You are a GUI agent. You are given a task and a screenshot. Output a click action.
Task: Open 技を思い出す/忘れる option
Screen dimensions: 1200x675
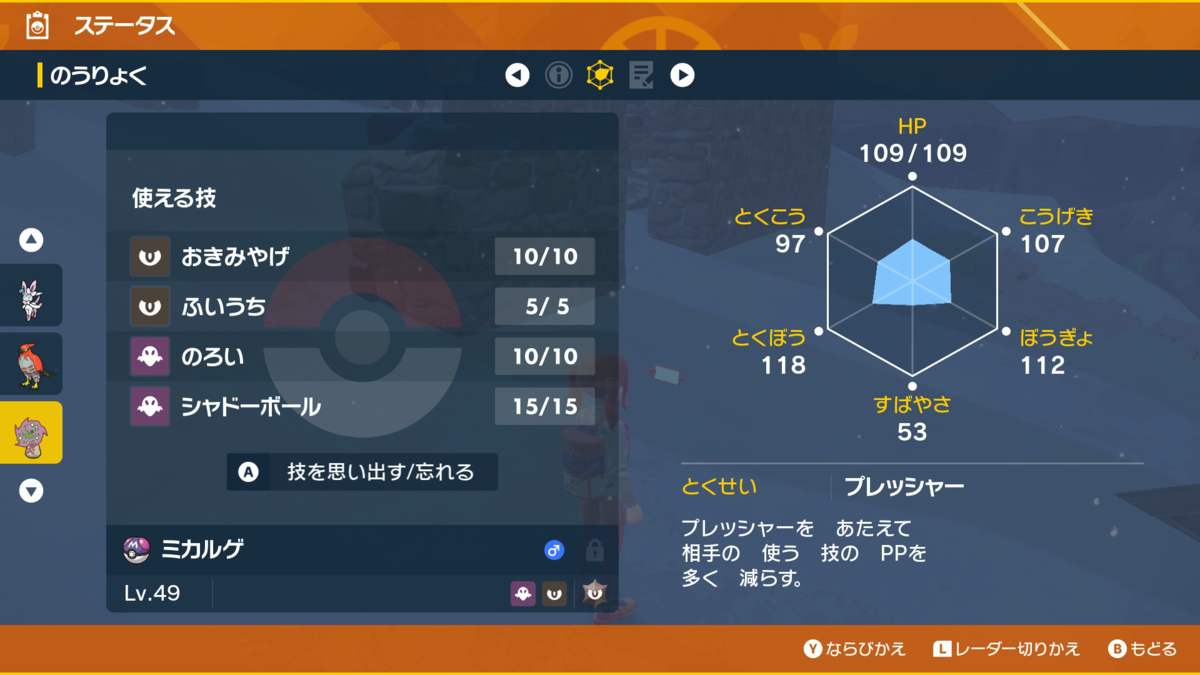(x=362, y=472)
